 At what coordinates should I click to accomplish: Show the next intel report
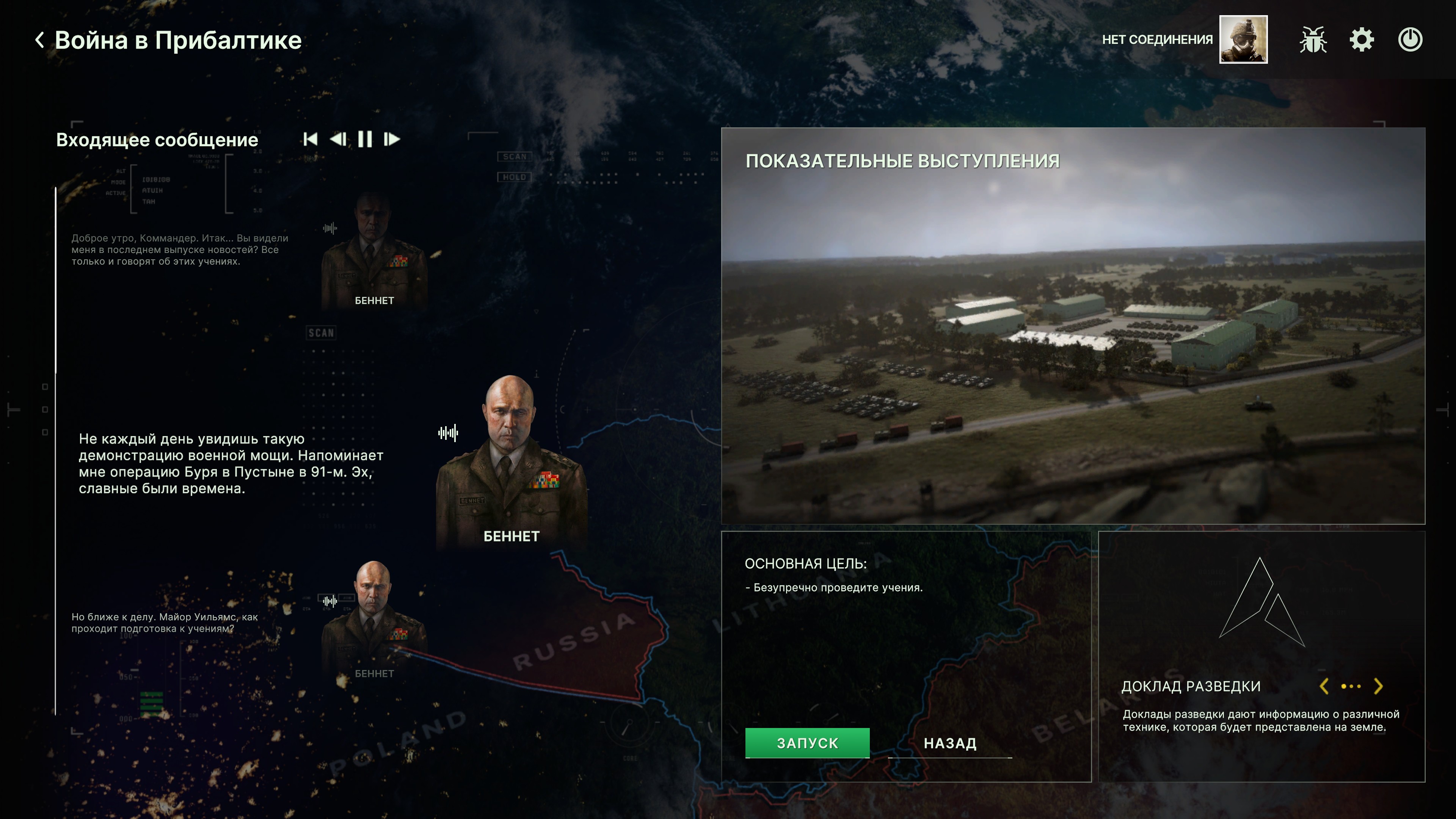[1378, 686]
